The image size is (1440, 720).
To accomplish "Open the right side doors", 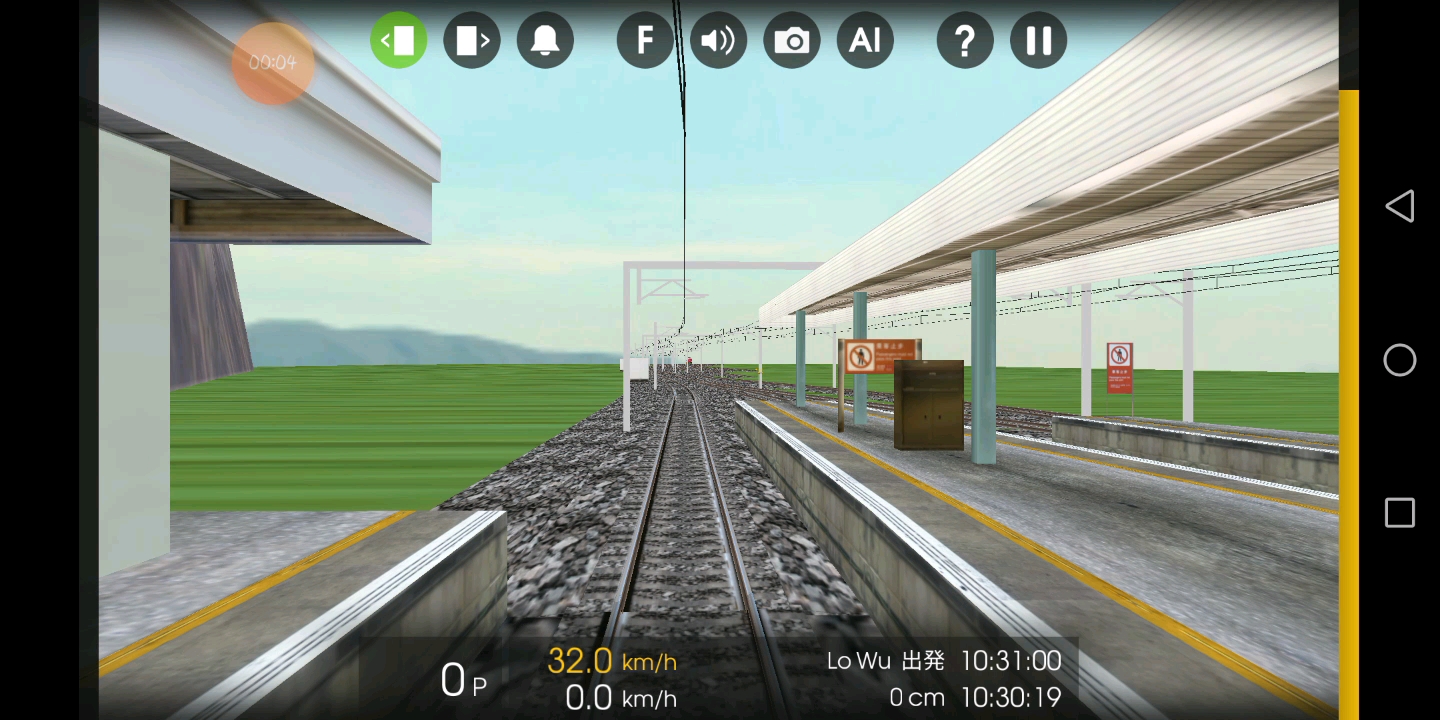I will point(472,40).
